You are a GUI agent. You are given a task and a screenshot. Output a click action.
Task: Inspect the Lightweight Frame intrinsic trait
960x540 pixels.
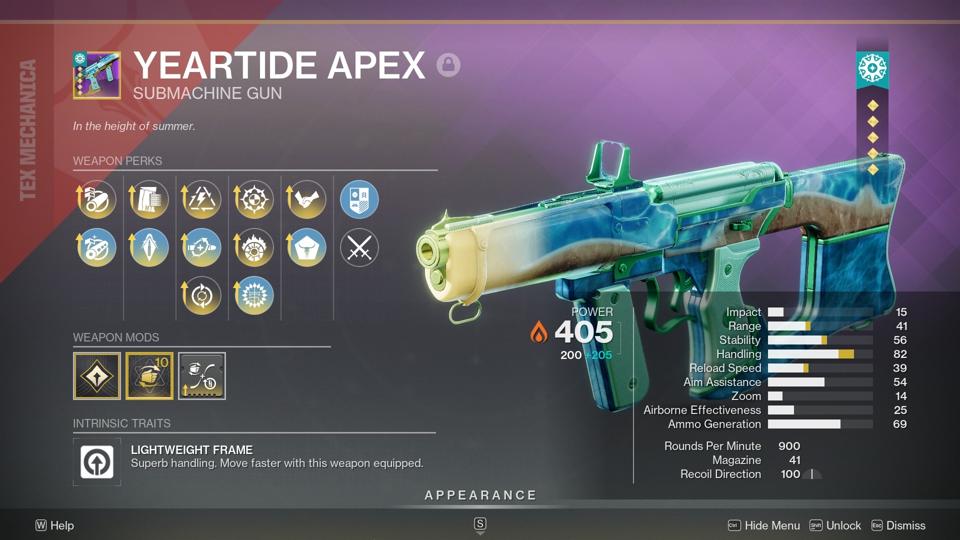[x=102, y=462]
